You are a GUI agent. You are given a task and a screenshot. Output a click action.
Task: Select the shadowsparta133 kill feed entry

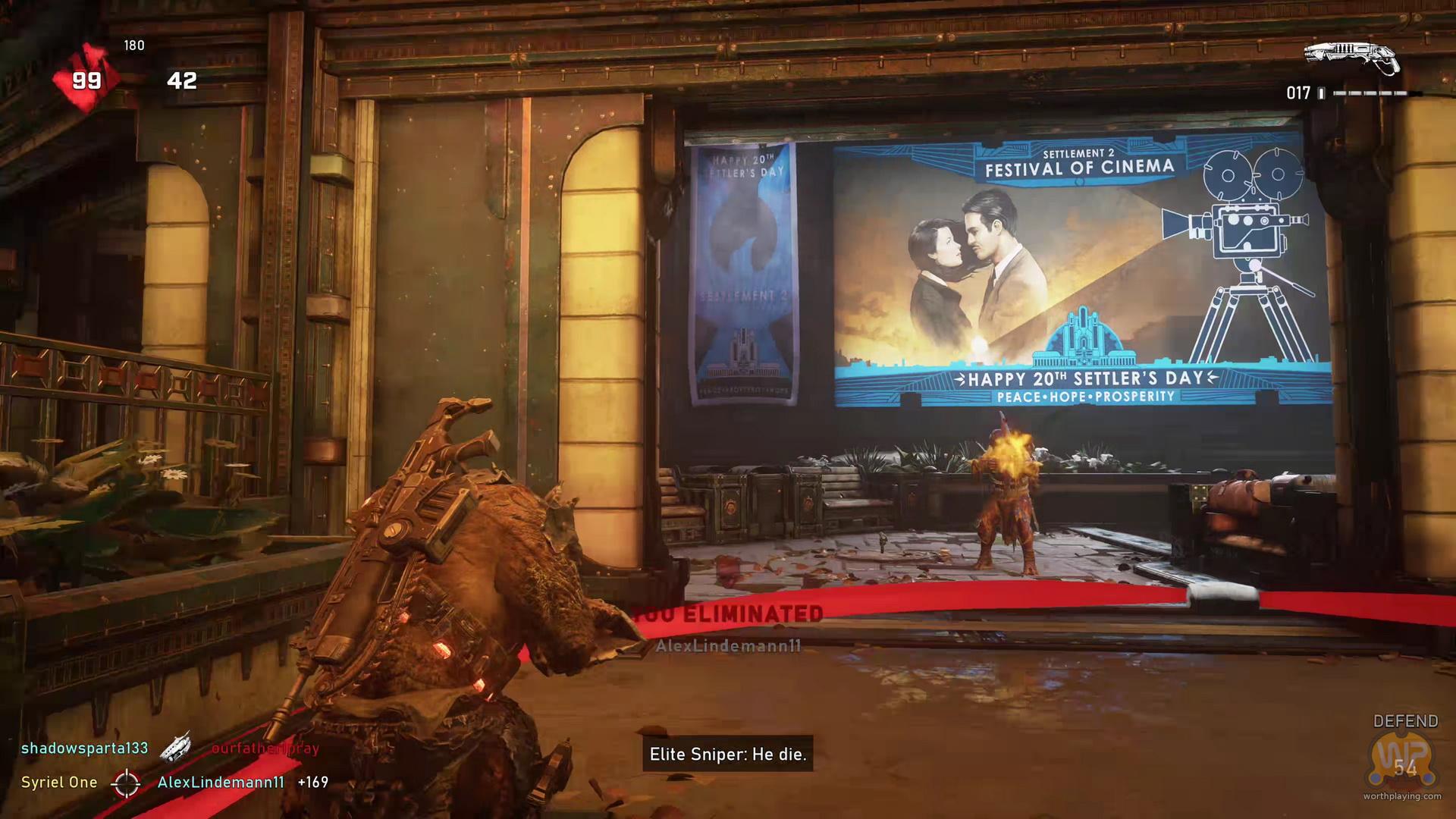84,748
